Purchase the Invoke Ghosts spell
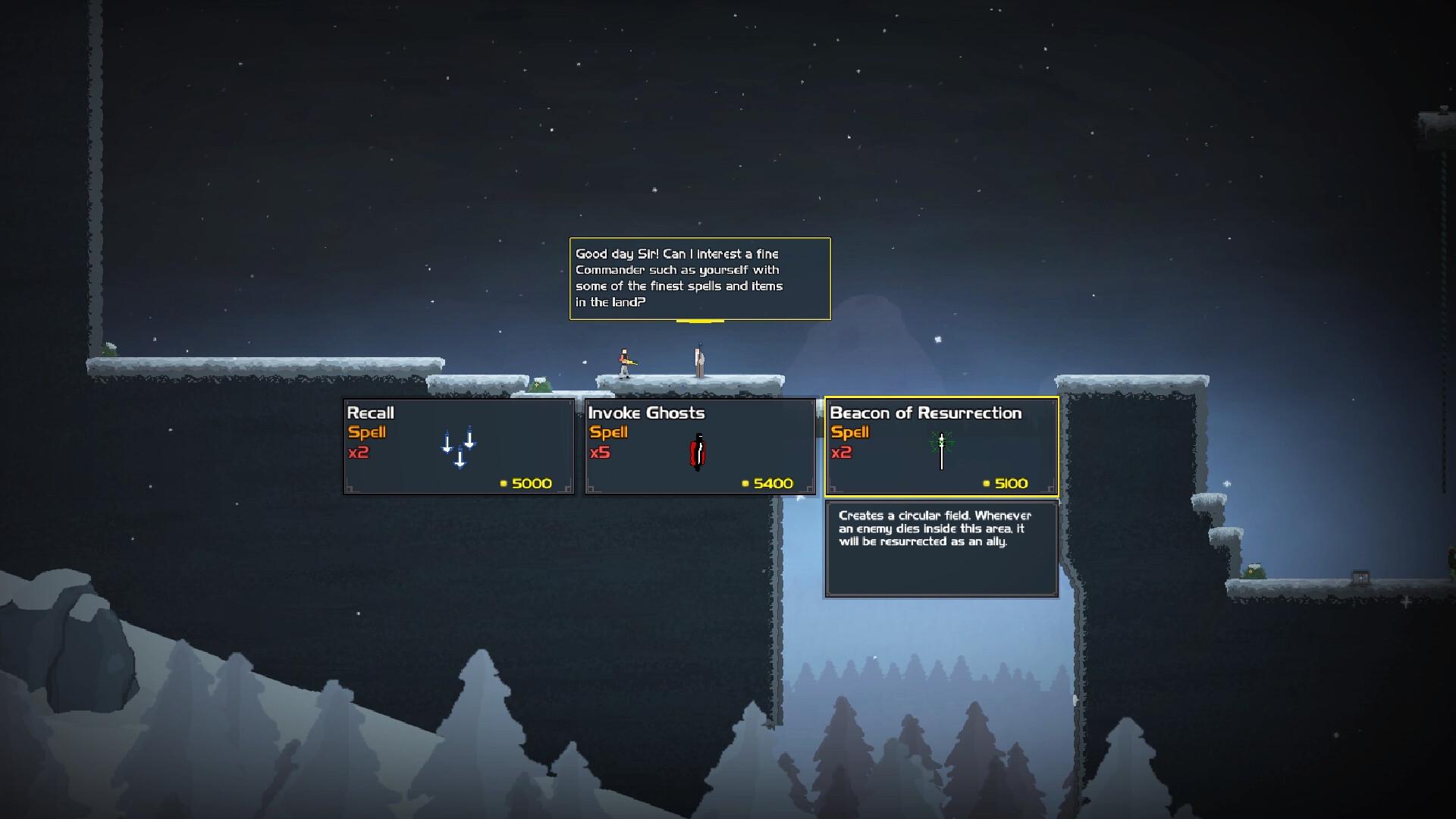 [x=699, y=447]
